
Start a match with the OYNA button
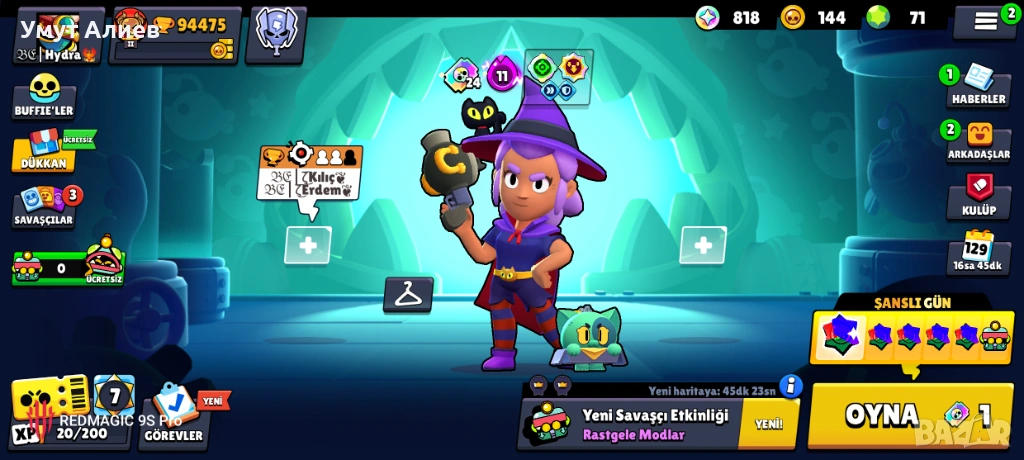[x=913, y=415]
